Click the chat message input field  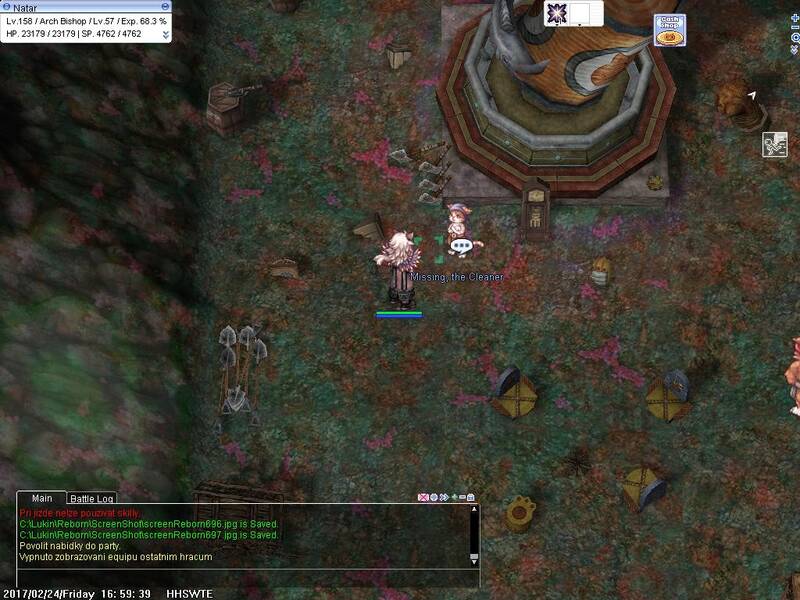[240, 577]
